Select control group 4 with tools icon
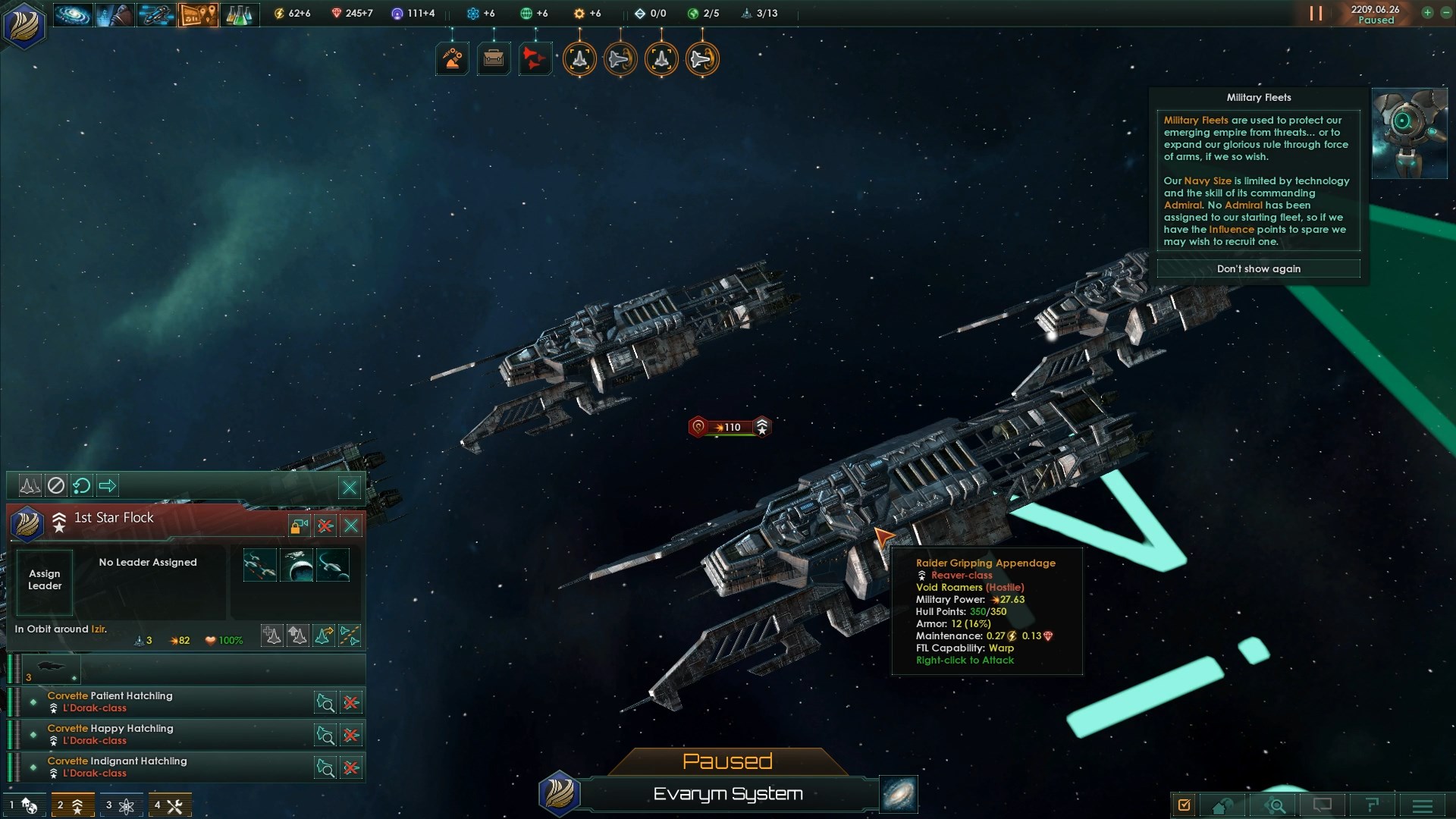Image resolution: width=1456 pixels, height=819 pixels. [x=169, y=805]
